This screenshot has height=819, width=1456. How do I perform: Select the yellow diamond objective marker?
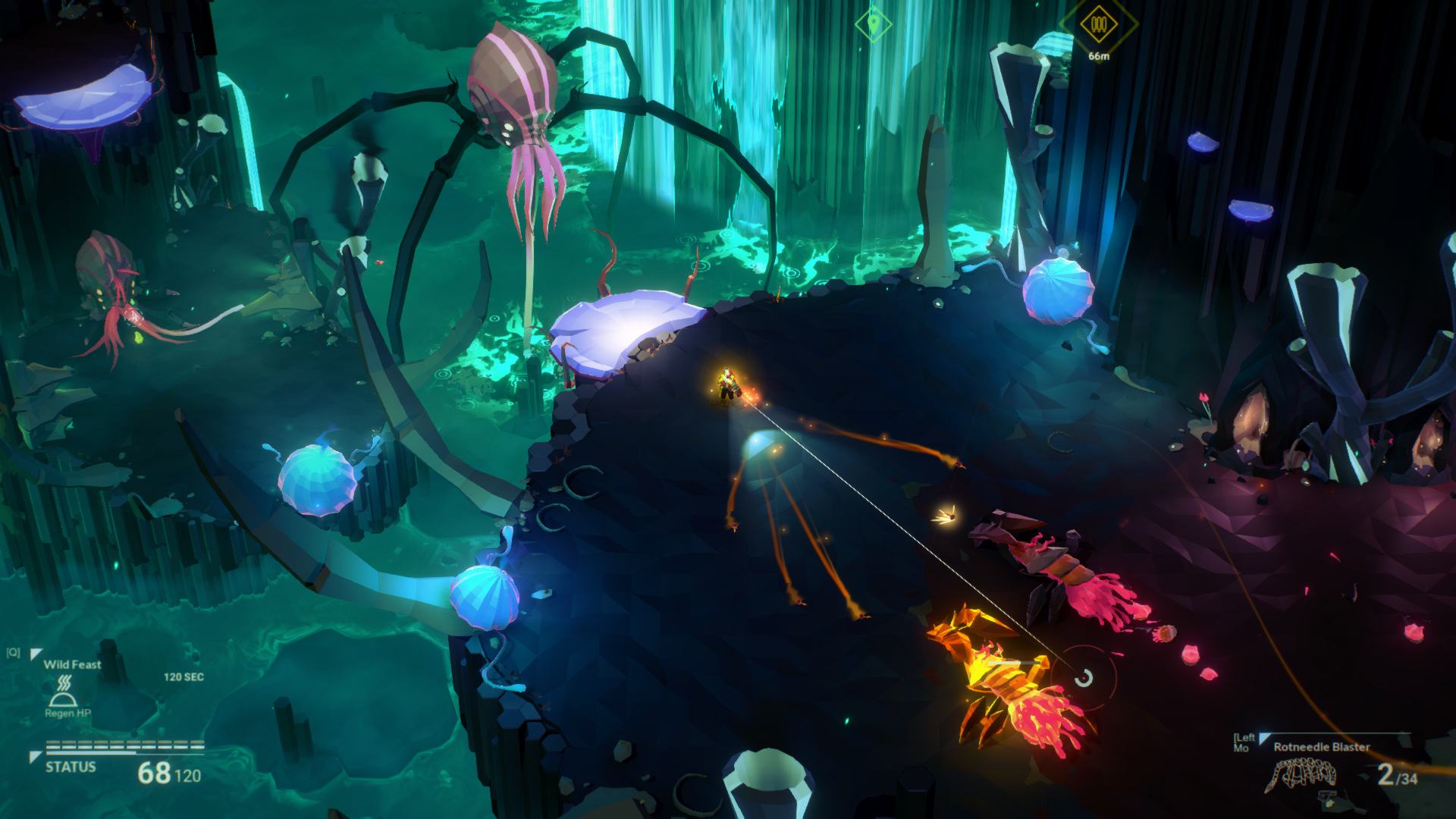point(1098,25)
